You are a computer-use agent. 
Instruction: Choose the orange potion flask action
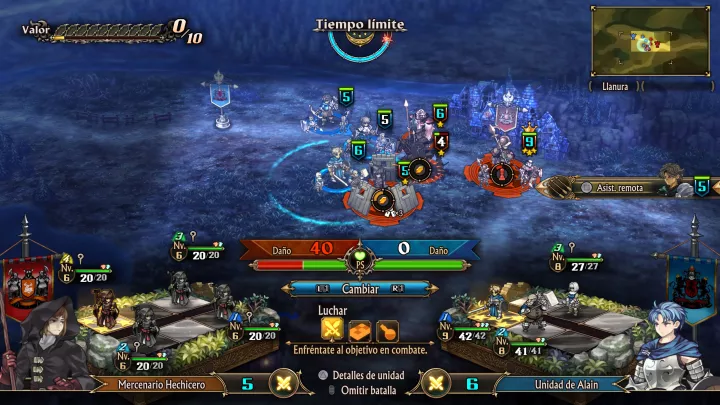[386, 329]
